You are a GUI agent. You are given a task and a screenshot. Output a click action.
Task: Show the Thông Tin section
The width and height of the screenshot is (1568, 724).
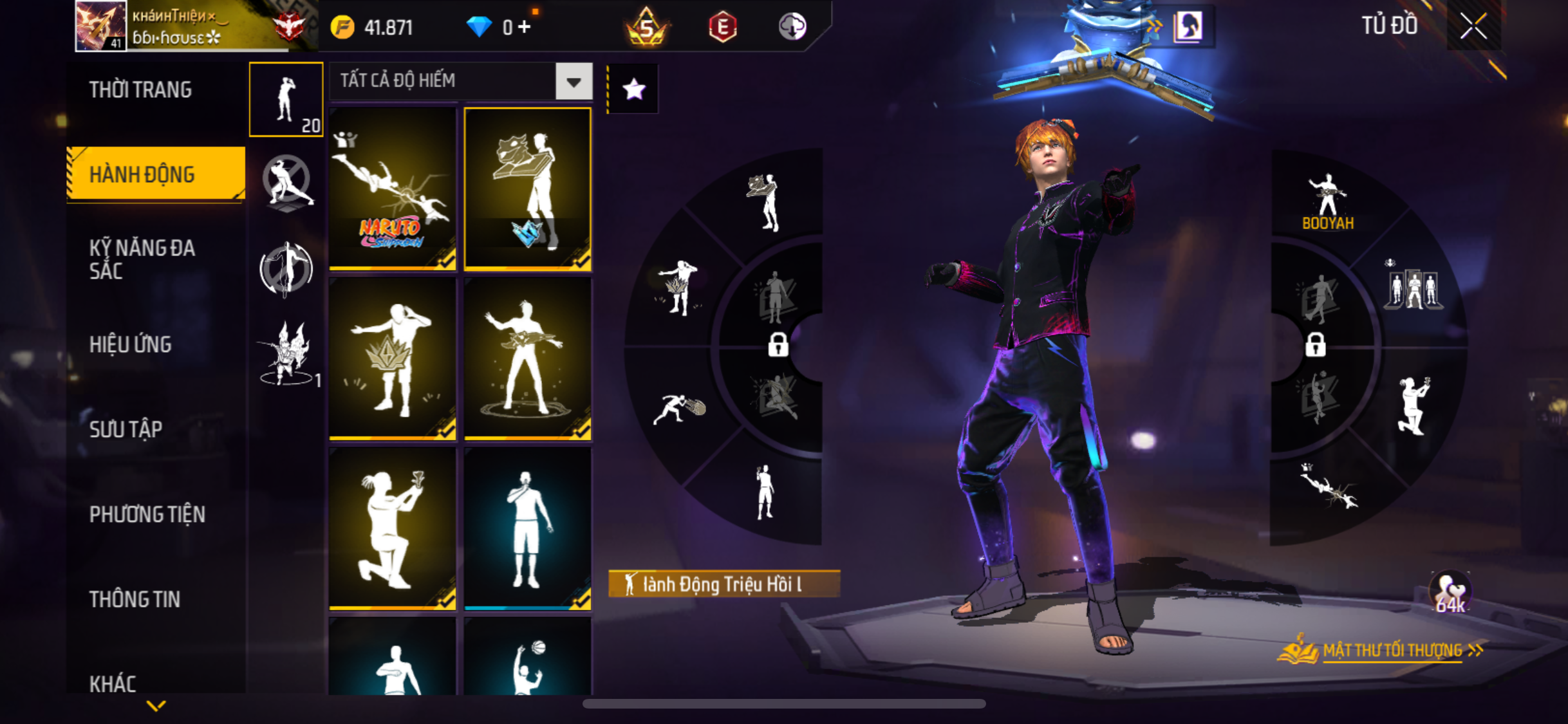point(135,599)
